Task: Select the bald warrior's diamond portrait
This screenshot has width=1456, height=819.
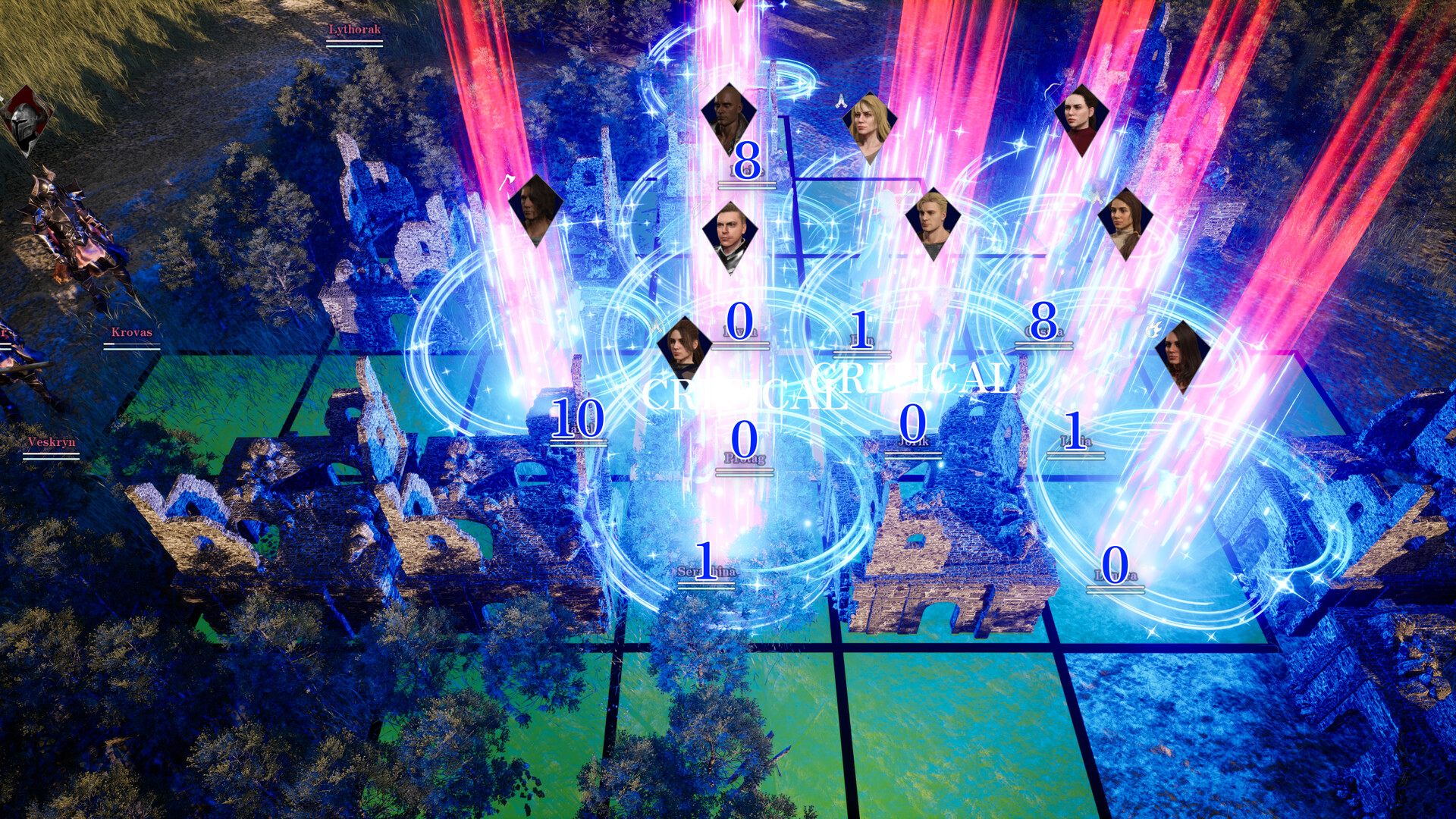Action: (729, 118)
